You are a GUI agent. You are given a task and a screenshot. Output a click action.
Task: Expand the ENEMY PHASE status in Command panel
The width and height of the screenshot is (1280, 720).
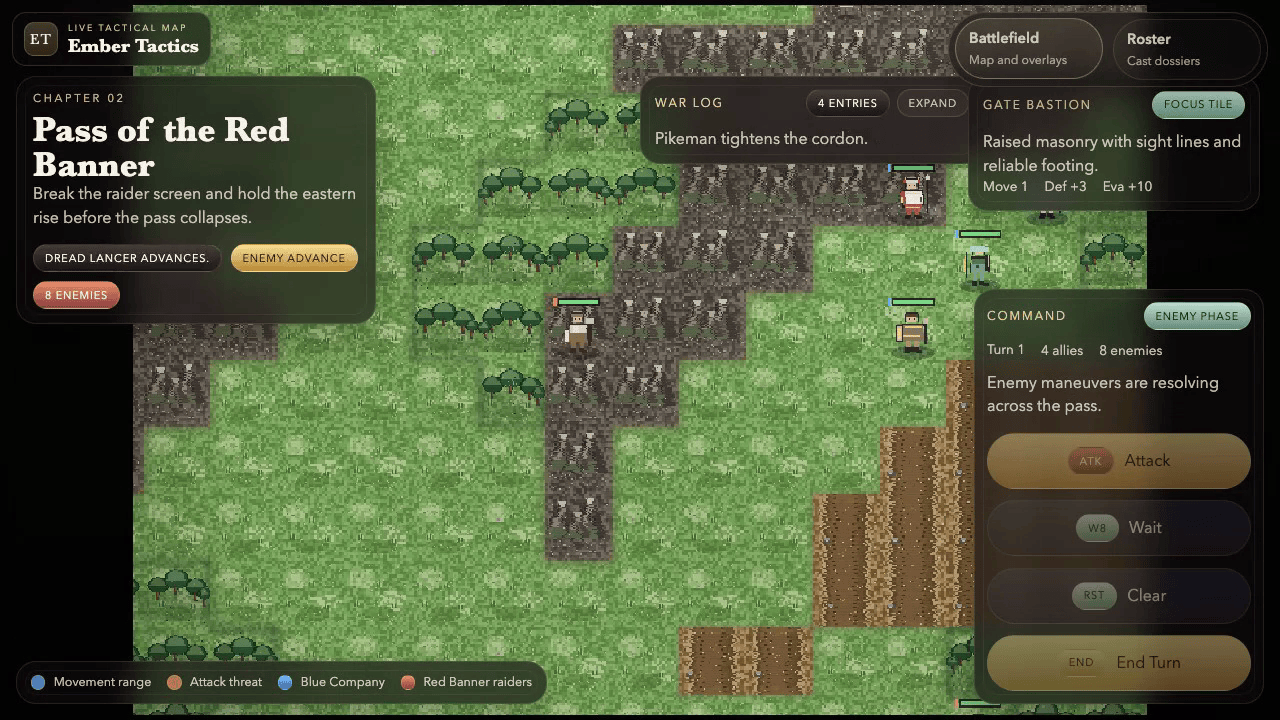tap(1197, 315)
